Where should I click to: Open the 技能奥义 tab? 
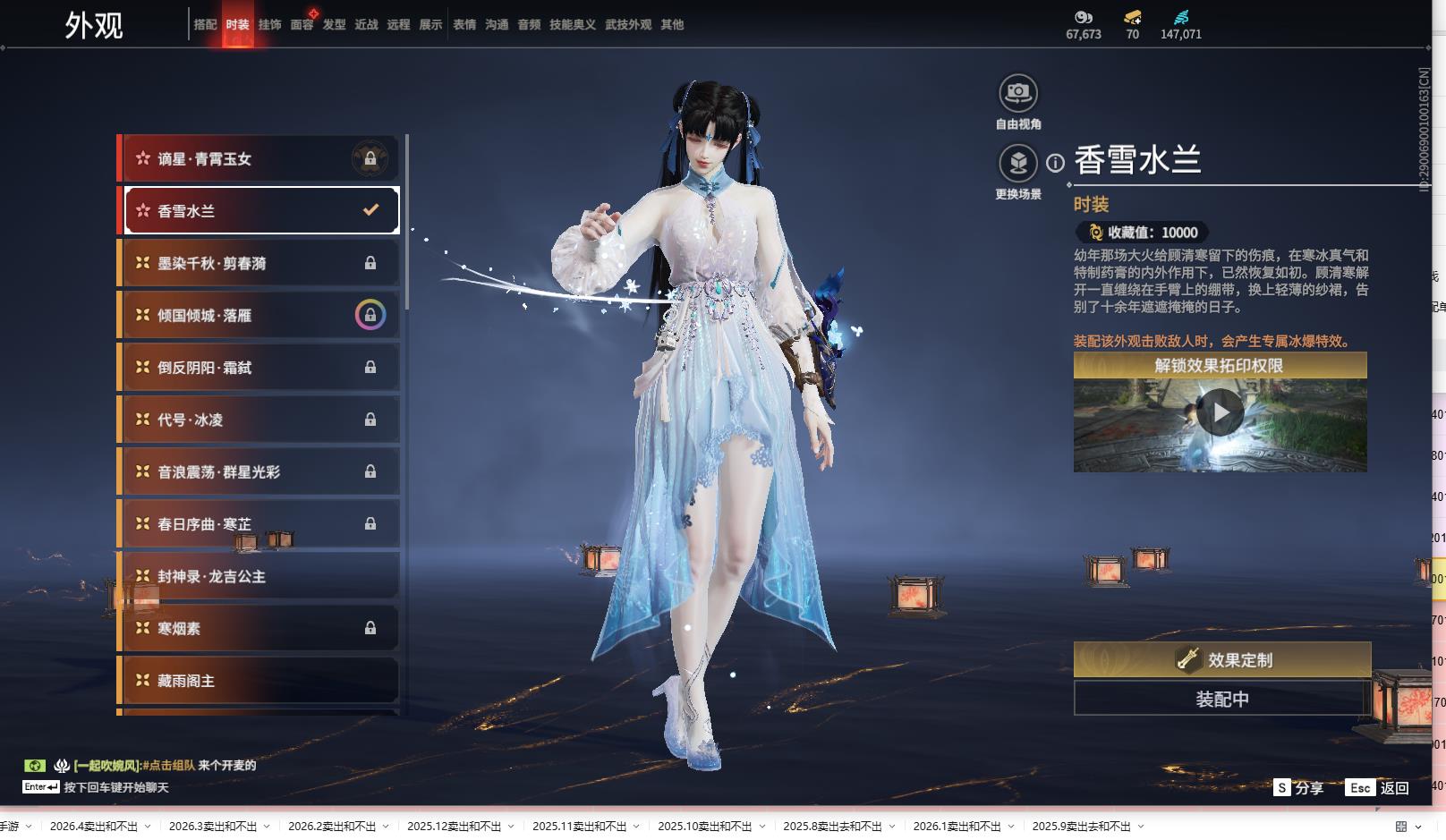pos(572,25)
